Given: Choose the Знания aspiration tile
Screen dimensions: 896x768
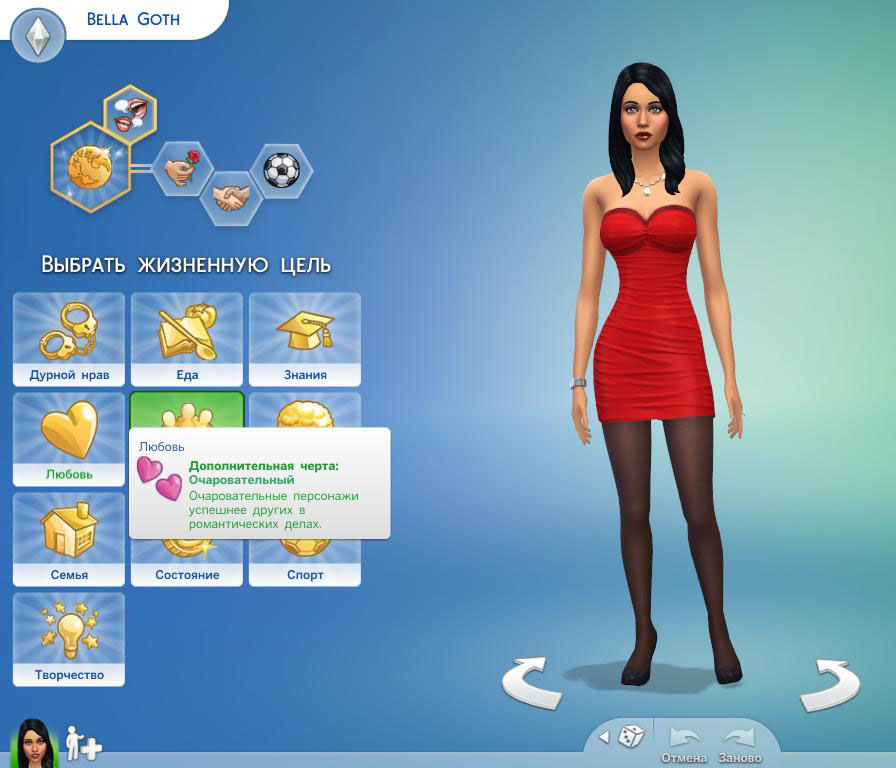Looking at the screenshot, I should pyautogui.click(x=305, y=339).
